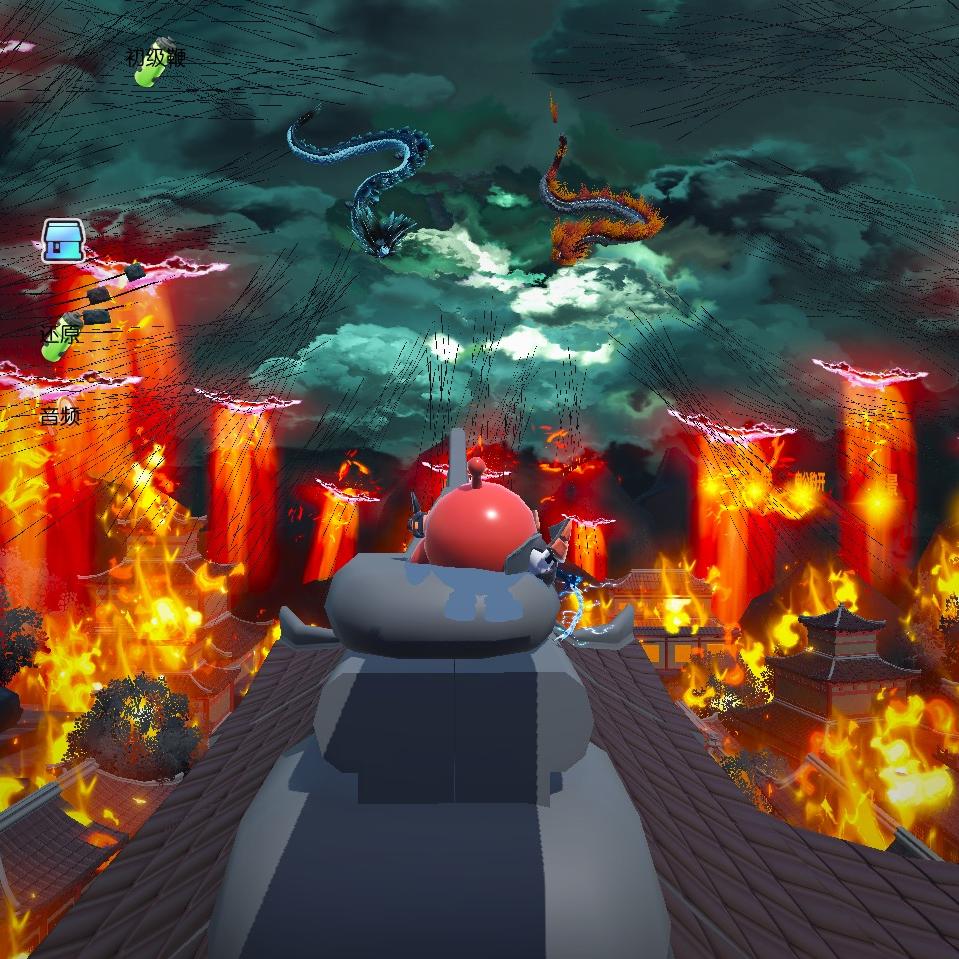The image size is (959, 959).
Task: Toggle the 音频 audio setting
Action: tap(60, 415)
